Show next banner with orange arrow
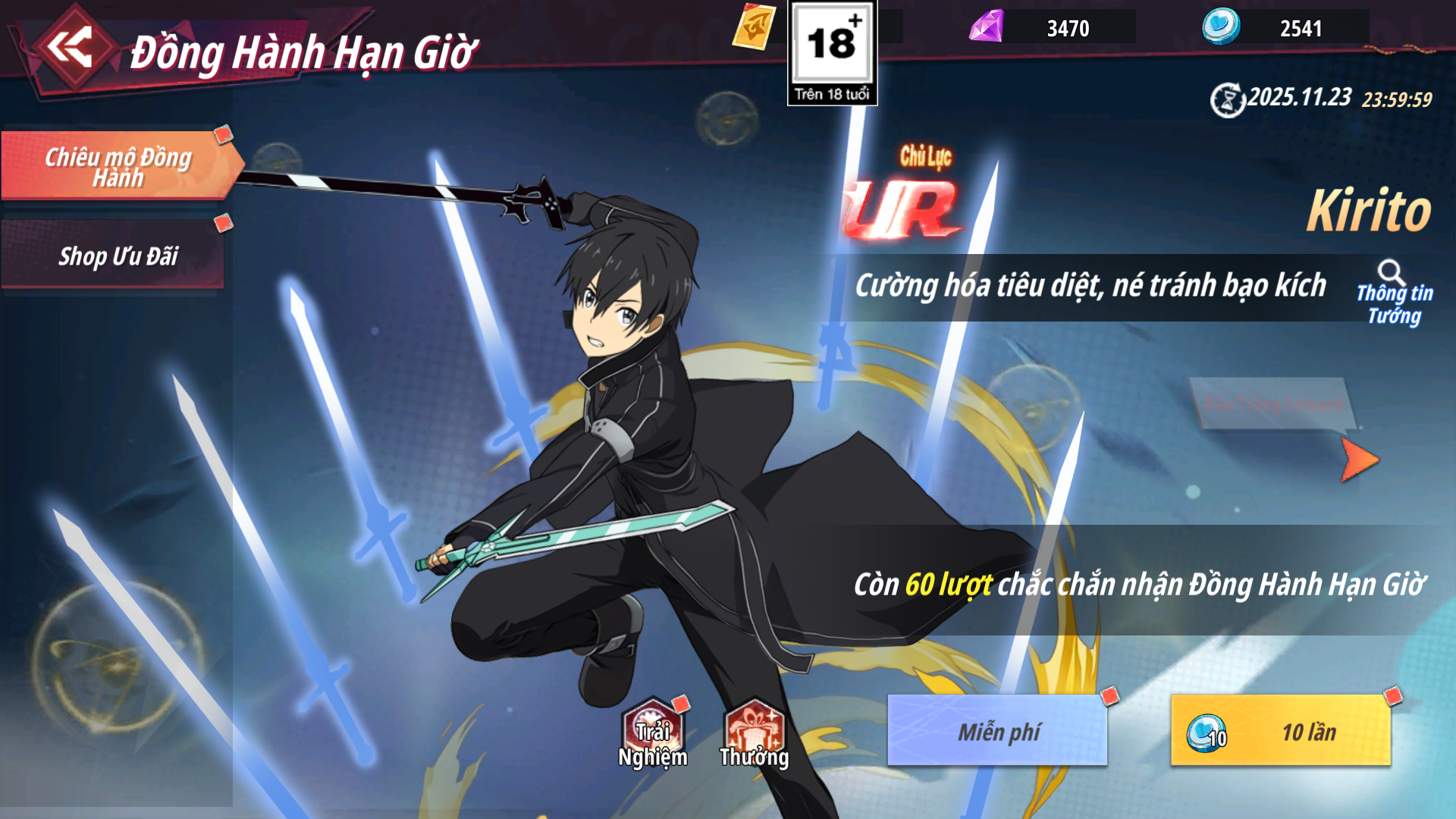This screenshot has height=819, width=1456. (x=1358, y=459)
